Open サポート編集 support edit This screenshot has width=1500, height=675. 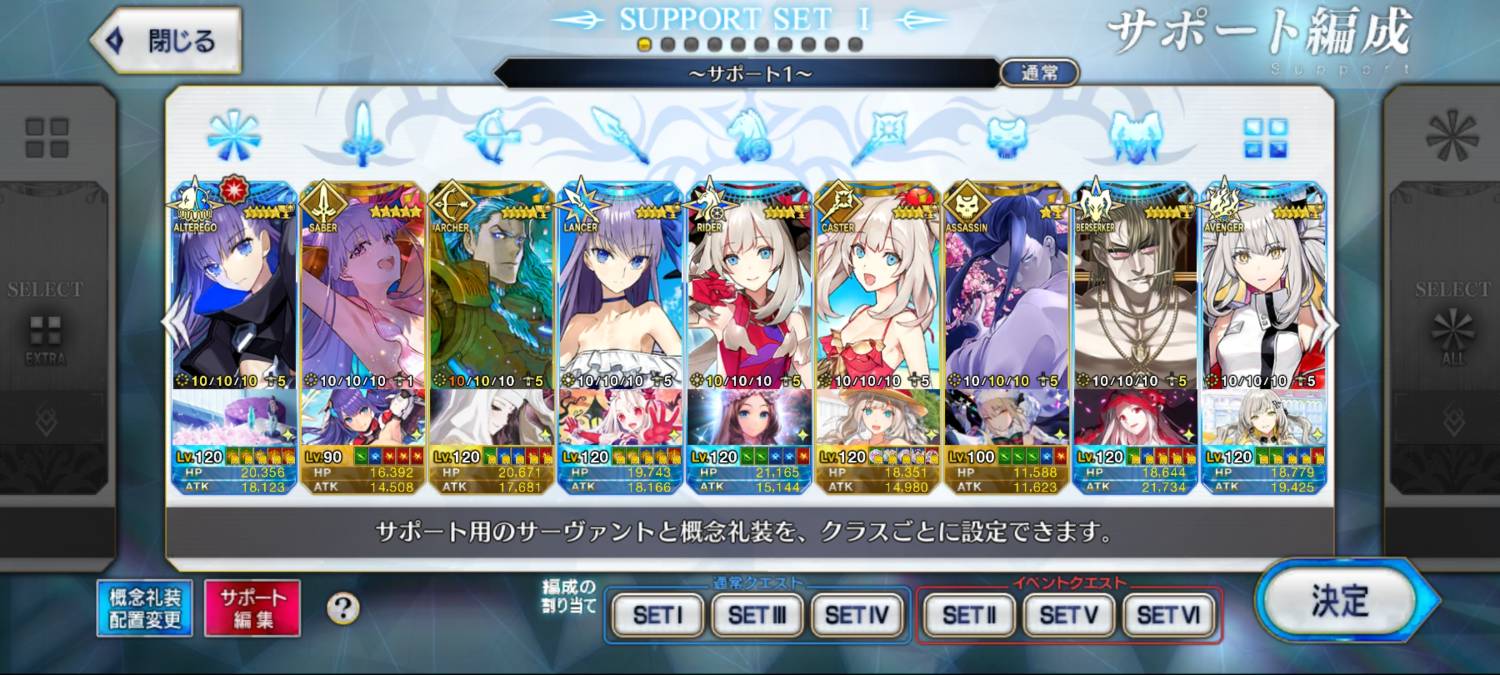point(252,608)
